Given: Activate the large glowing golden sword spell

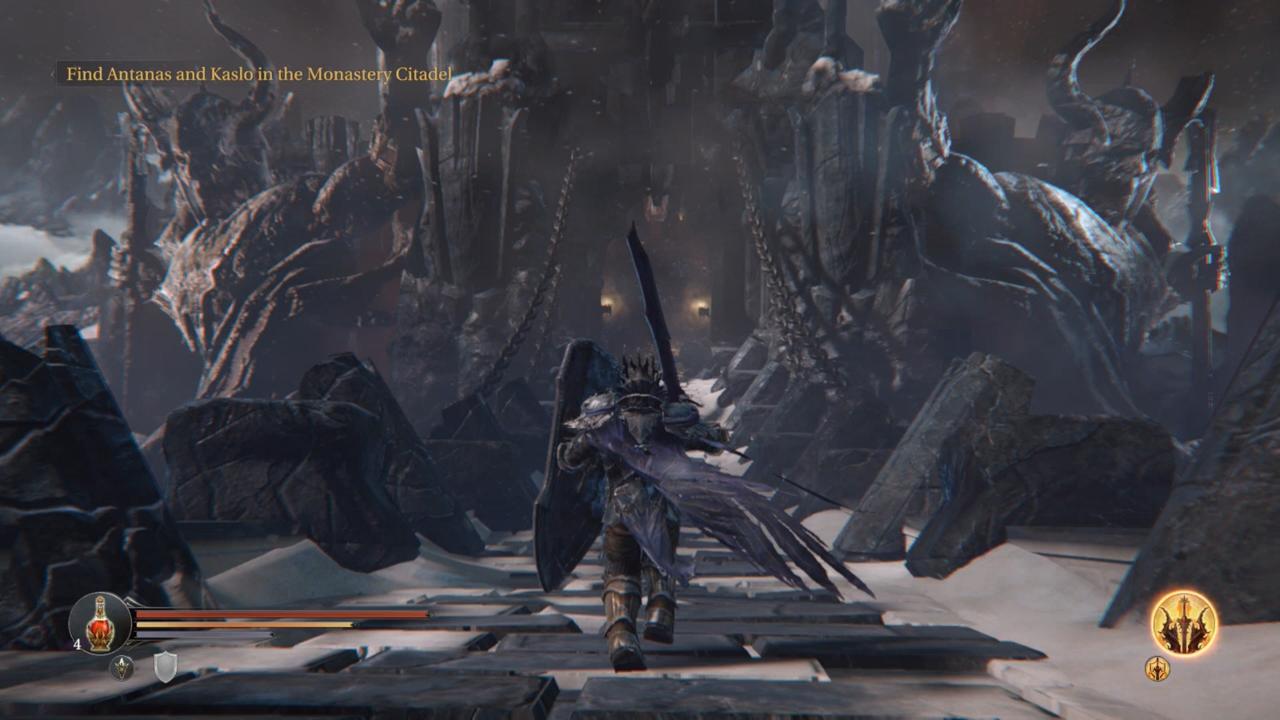Looking at the screenshot, I should [x=1184, y=624].
